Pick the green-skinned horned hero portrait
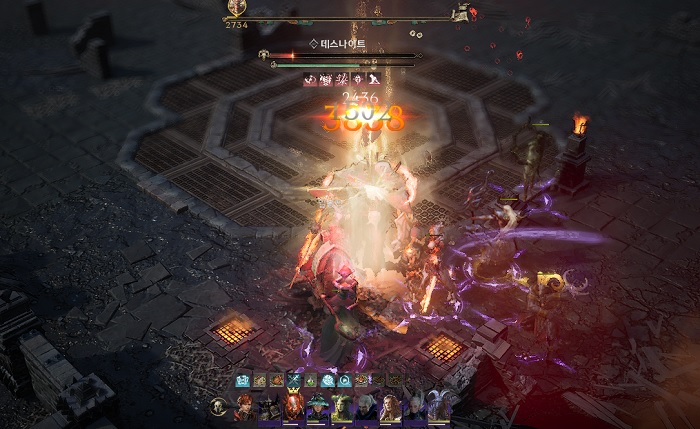The image size is (700, 429). pos(342,408)
